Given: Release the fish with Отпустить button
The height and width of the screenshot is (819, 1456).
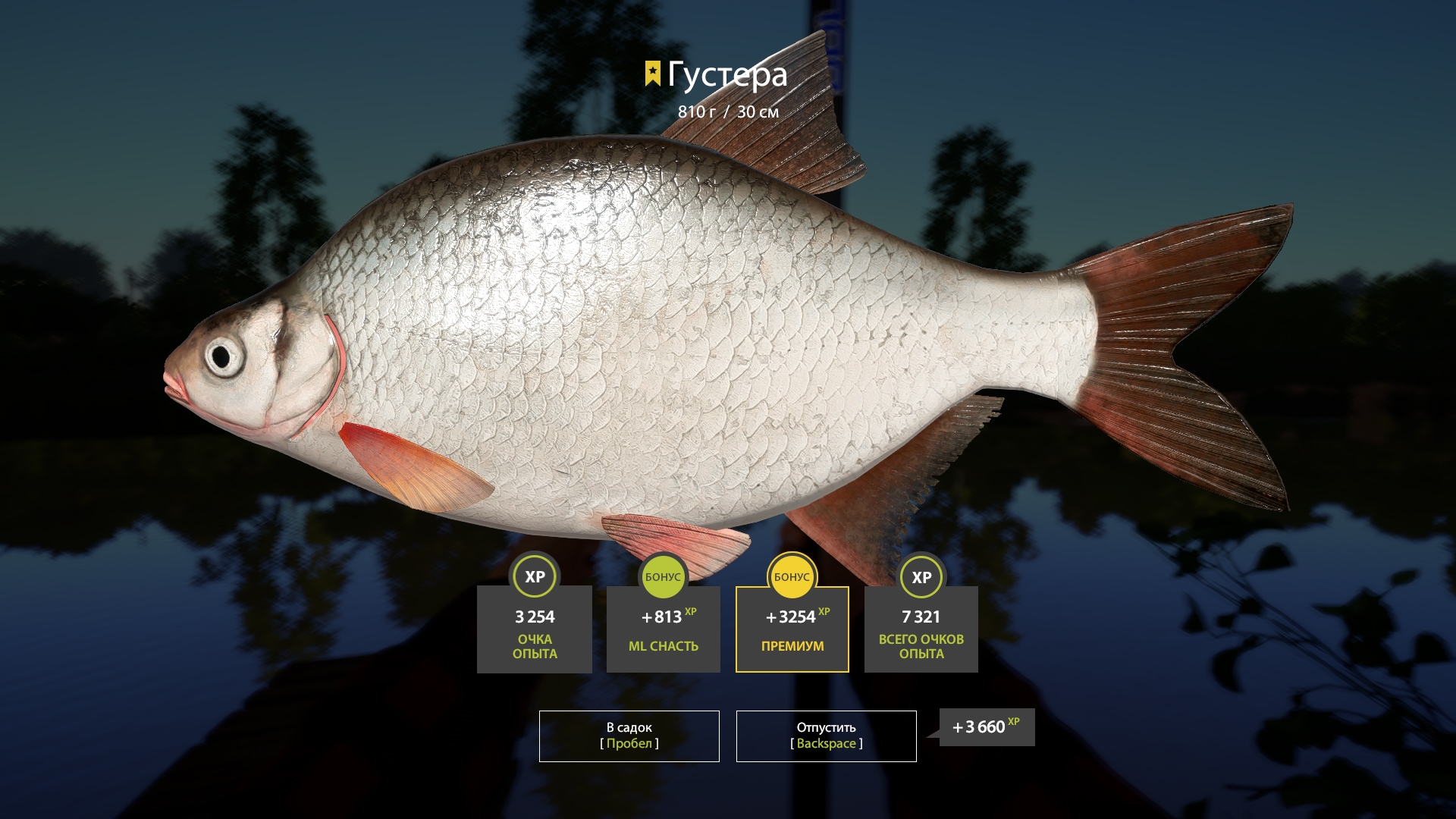Looking at the screenshot, I should pyautogui.click(x=826, y=736).
